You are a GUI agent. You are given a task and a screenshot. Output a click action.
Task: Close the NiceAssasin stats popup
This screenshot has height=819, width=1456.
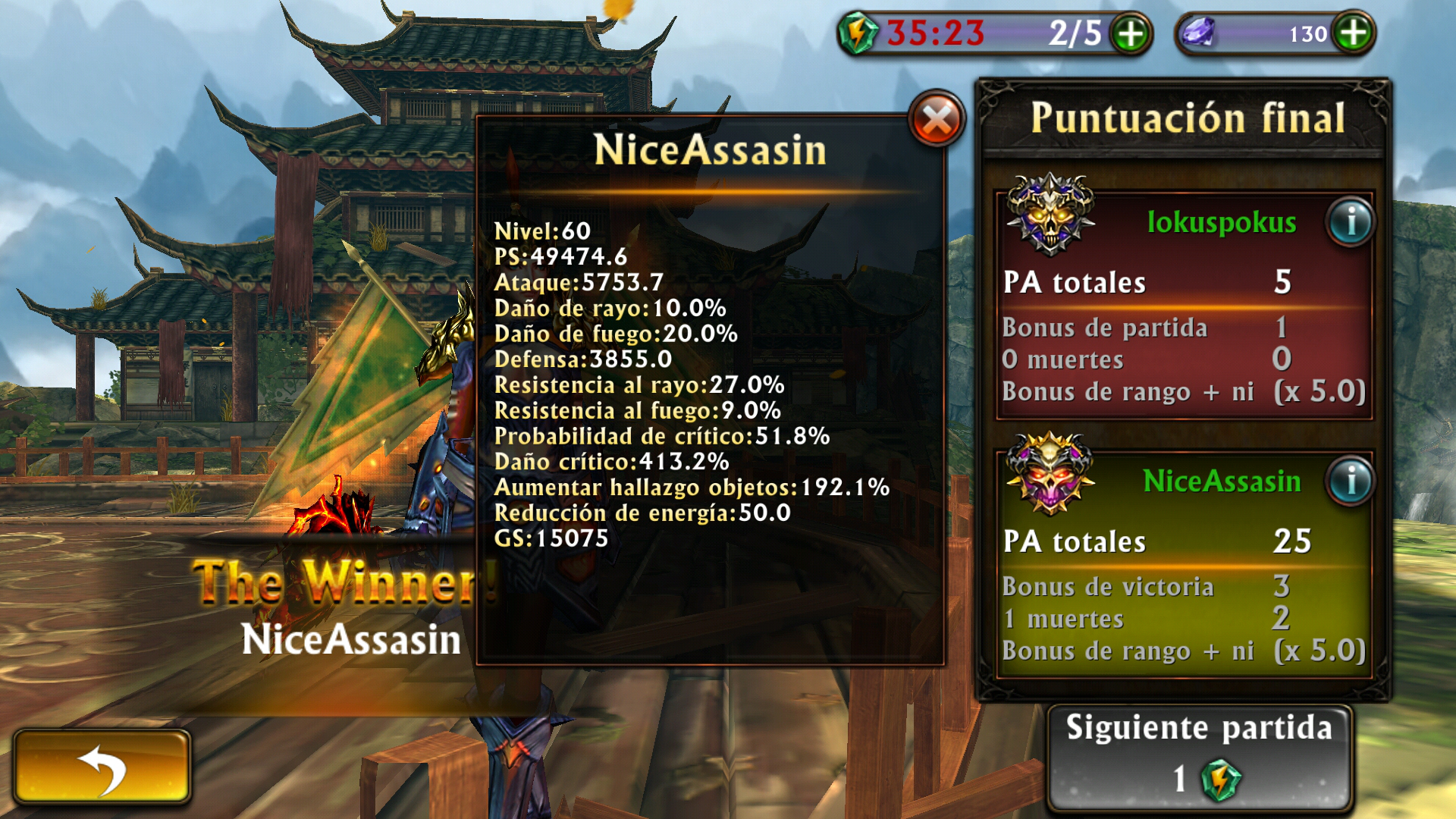(937, 120)
